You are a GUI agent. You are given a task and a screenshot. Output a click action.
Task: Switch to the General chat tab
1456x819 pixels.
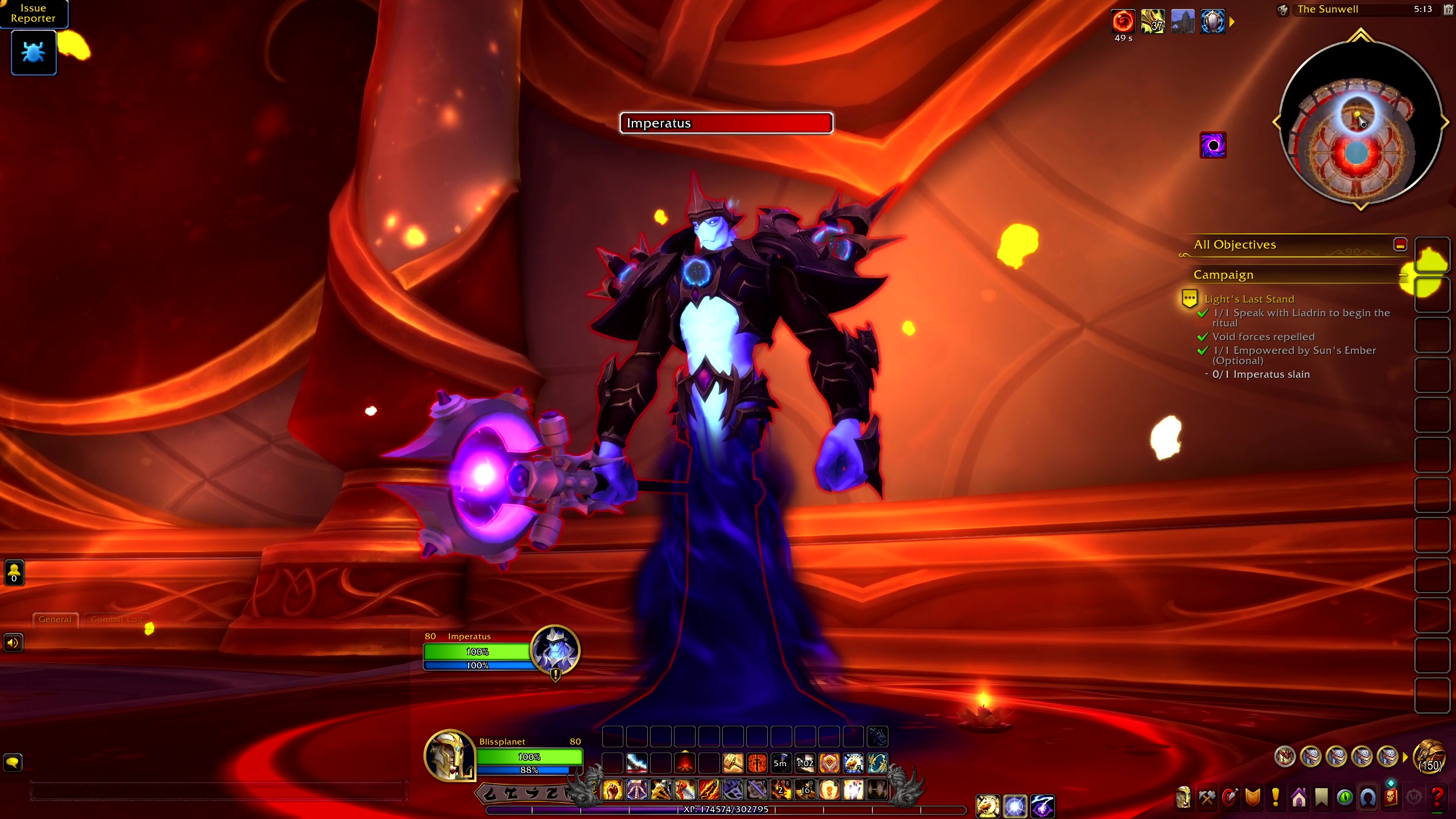[x=55, y=619]
